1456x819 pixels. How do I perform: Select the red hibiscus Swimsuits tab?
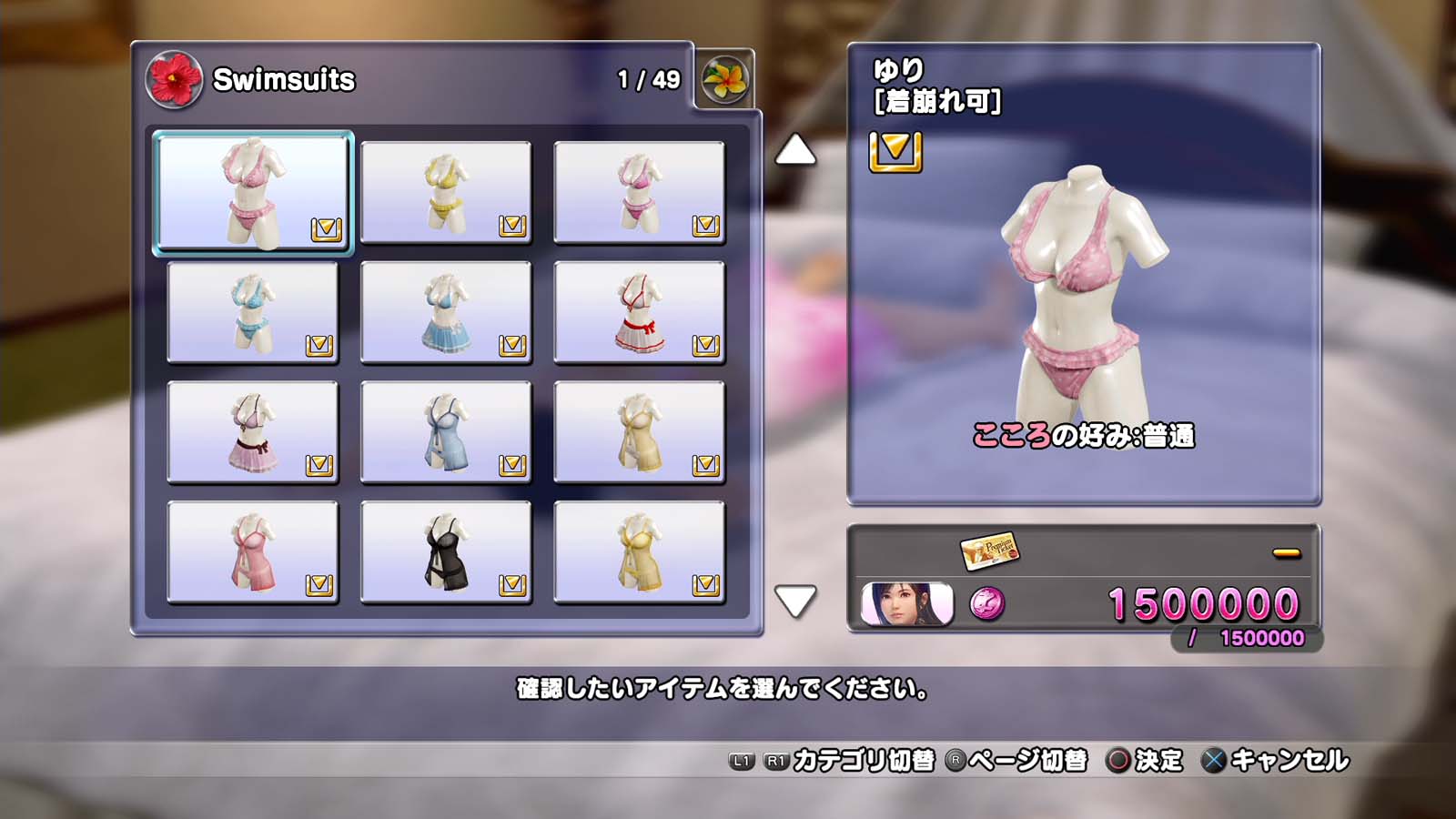[174, 80]
